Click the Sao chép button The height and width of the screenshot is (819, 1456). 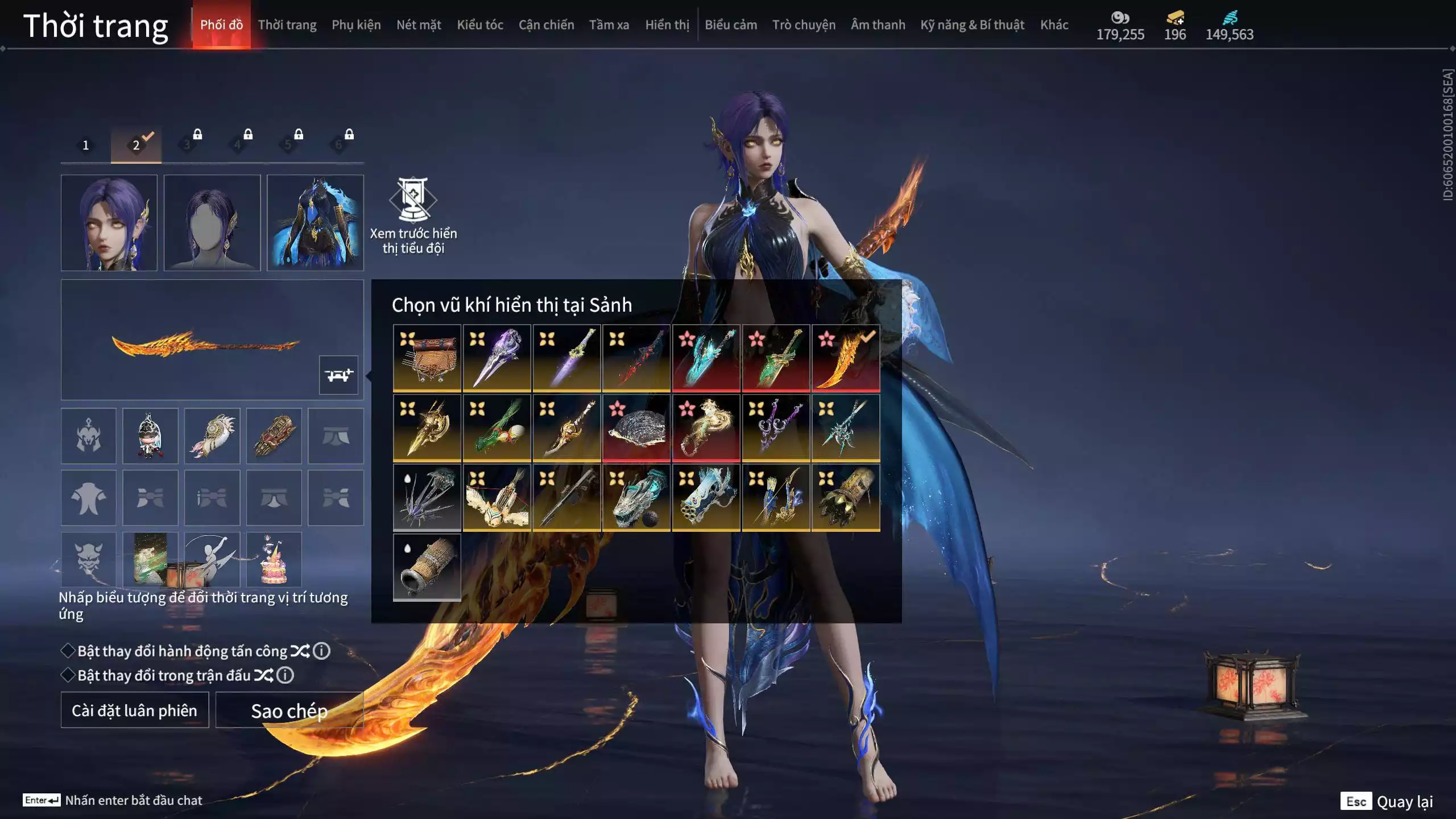[289, 710]
